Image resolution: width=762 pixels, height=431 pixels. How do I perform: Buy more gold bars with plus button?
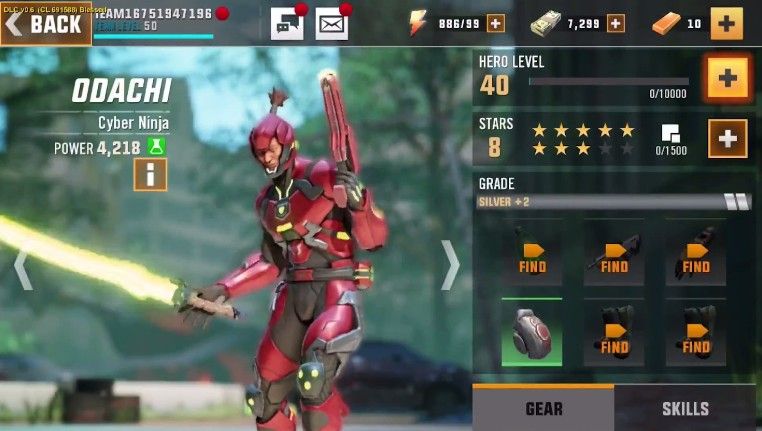coord(726,23)
